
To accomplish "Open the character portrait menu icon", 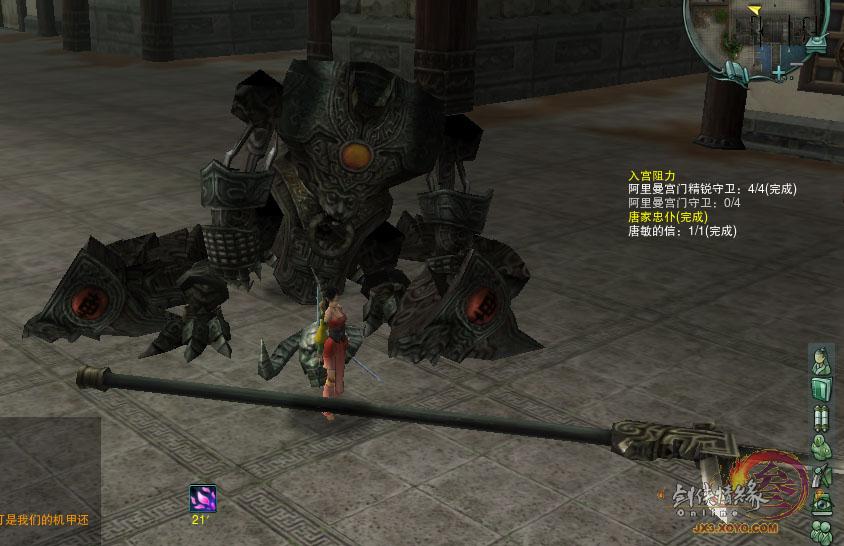I will pos(820,360).
